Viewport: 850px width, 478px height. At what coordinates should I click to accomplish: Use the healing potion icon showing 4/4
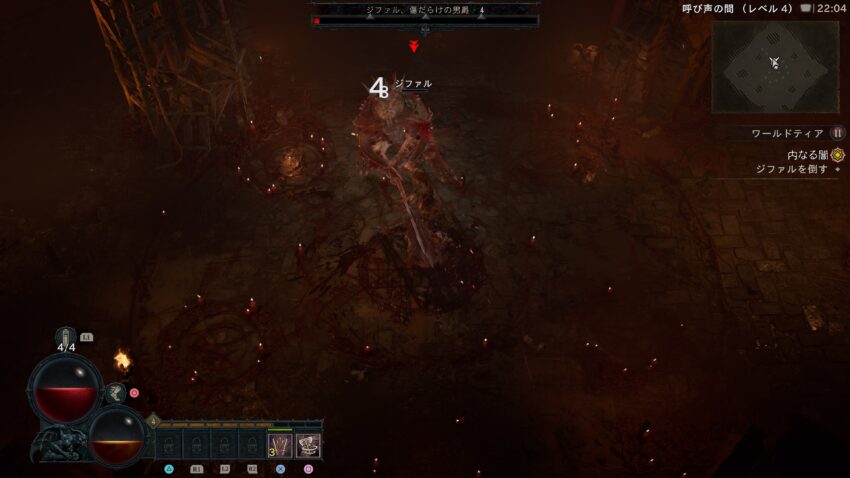pos(67,337)
